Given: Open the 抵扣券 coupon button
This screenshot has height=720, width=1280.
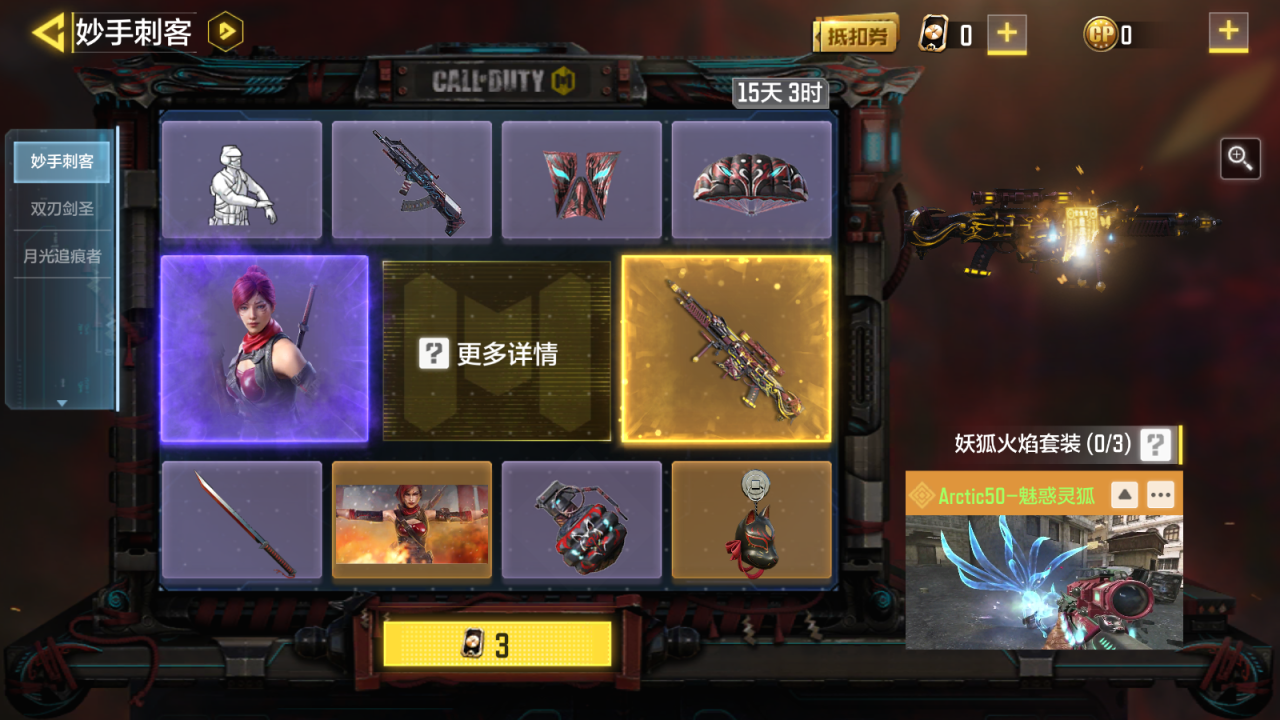Looking at the screenshot, I should click(x=855, y=36).
